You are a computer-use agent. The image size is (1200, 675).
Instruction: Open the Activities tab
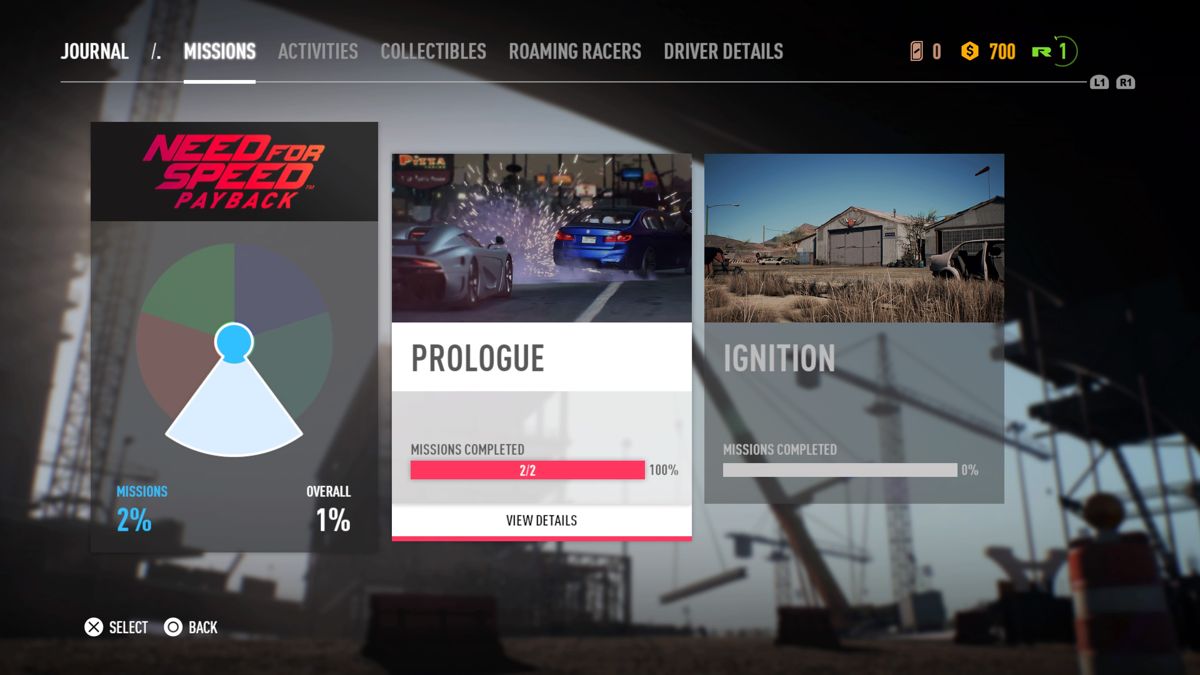317,52
